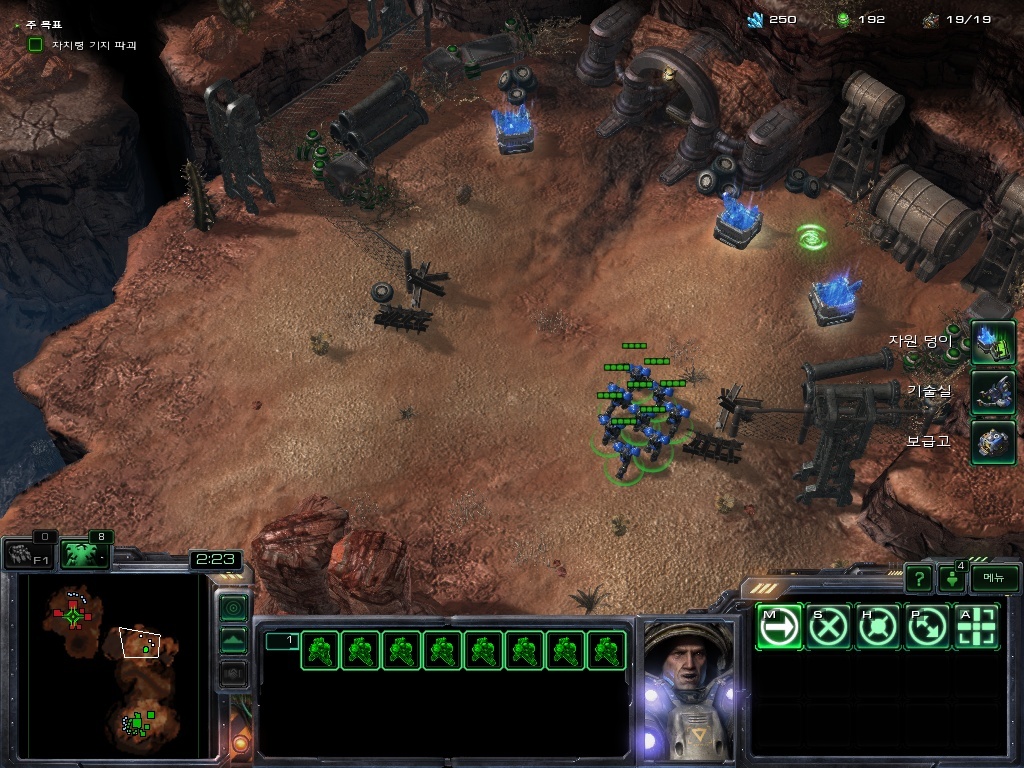Activate the Attack command

(x=977, y=627)
